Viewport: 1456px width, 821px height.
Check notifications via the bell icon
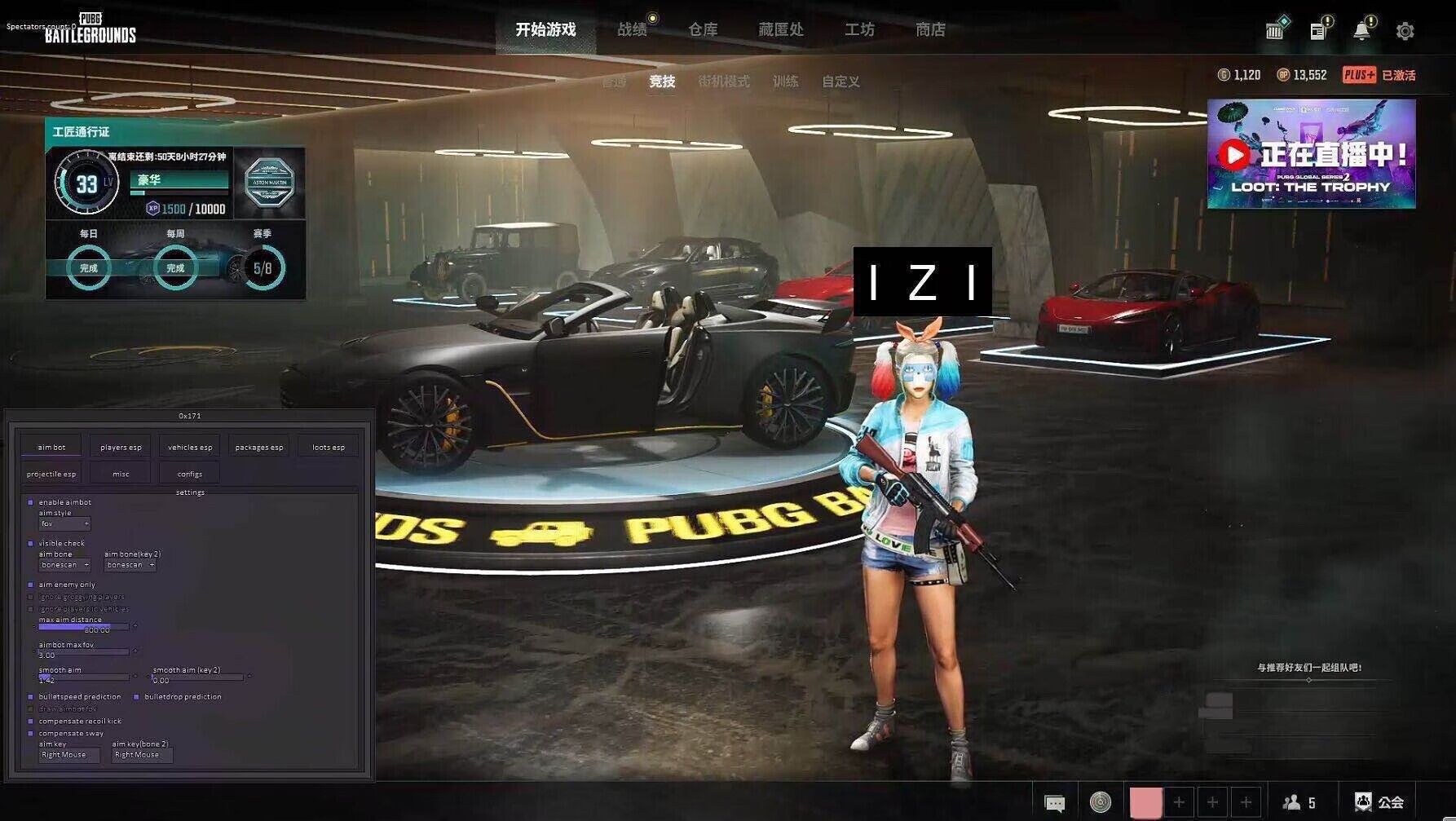point(1361,31)
